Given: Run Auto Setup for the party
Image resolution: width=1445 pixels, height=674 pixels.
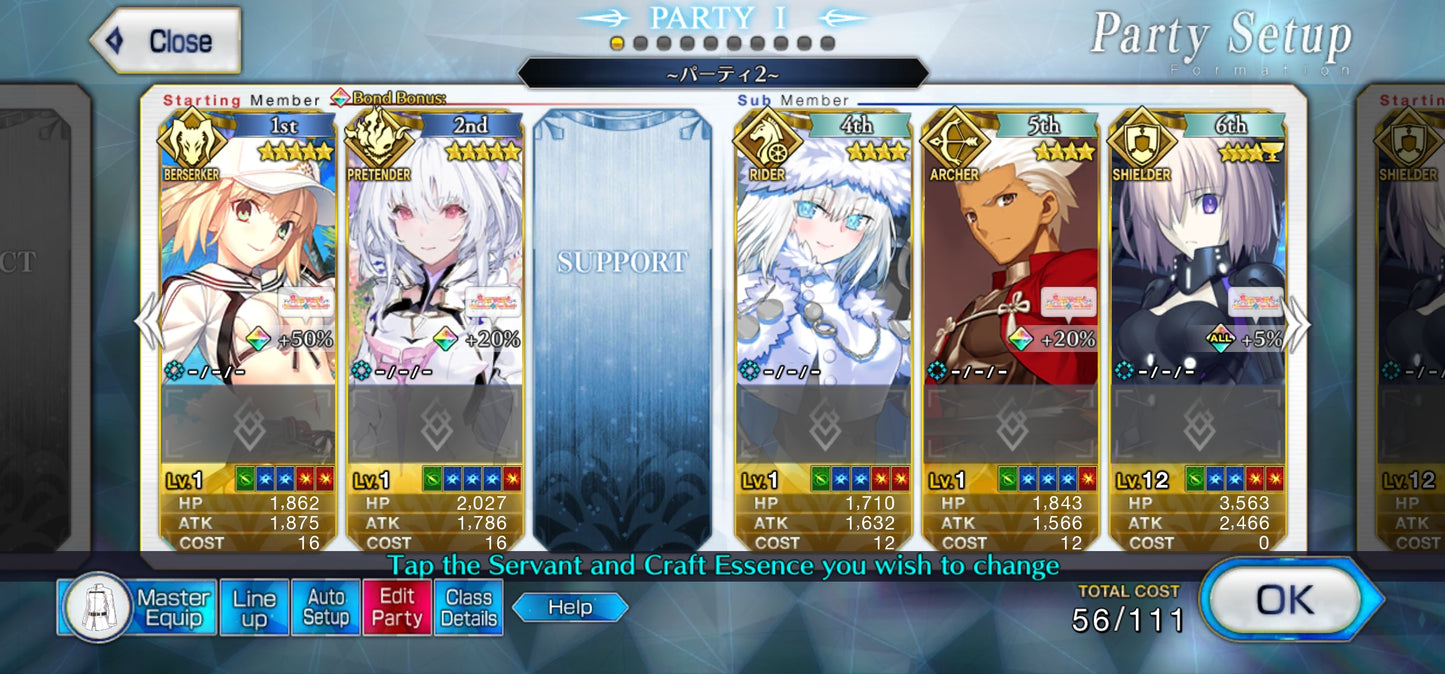Looking at the screenshot, I should pyautogui.click(x=325, y=607).
